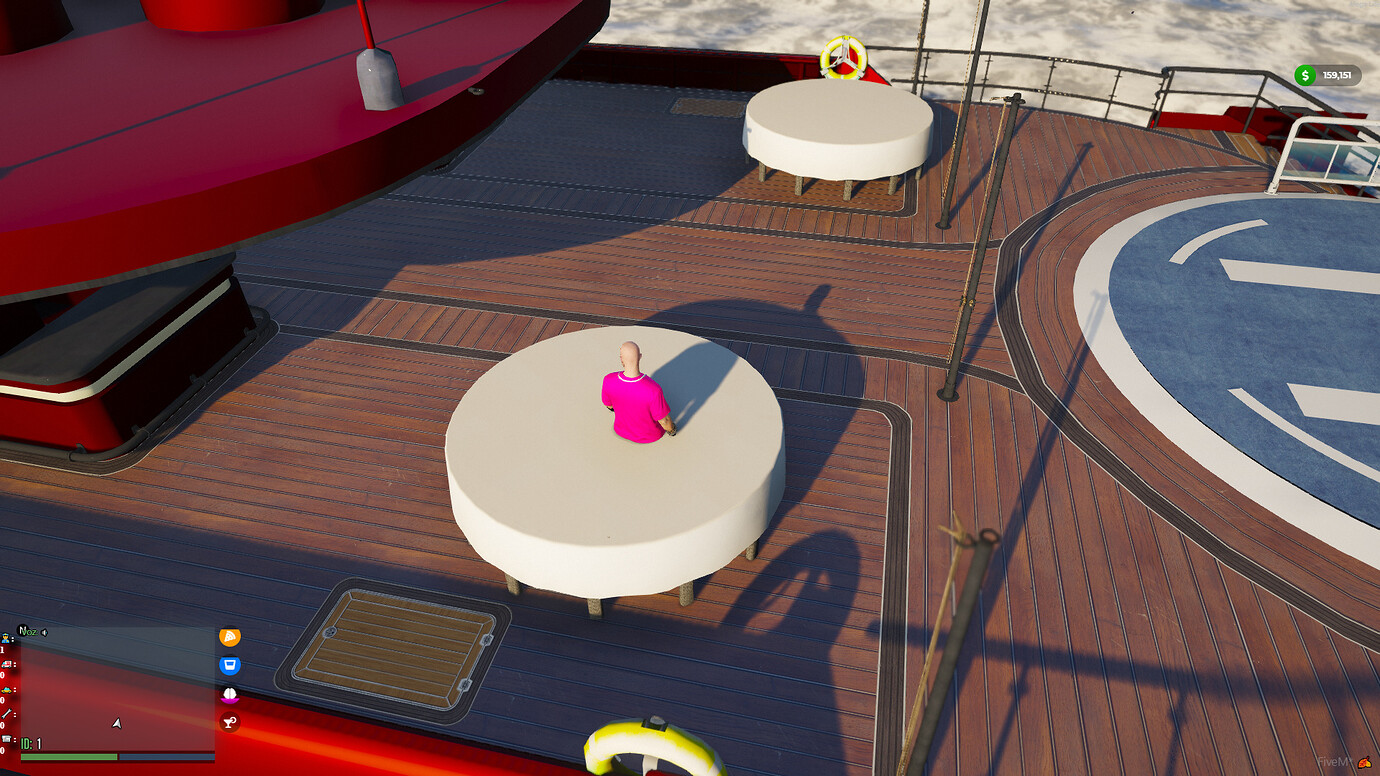Click the wrench mechanic counter icon
Viewport: 1380px width, 776px height.
pos(6,714)
